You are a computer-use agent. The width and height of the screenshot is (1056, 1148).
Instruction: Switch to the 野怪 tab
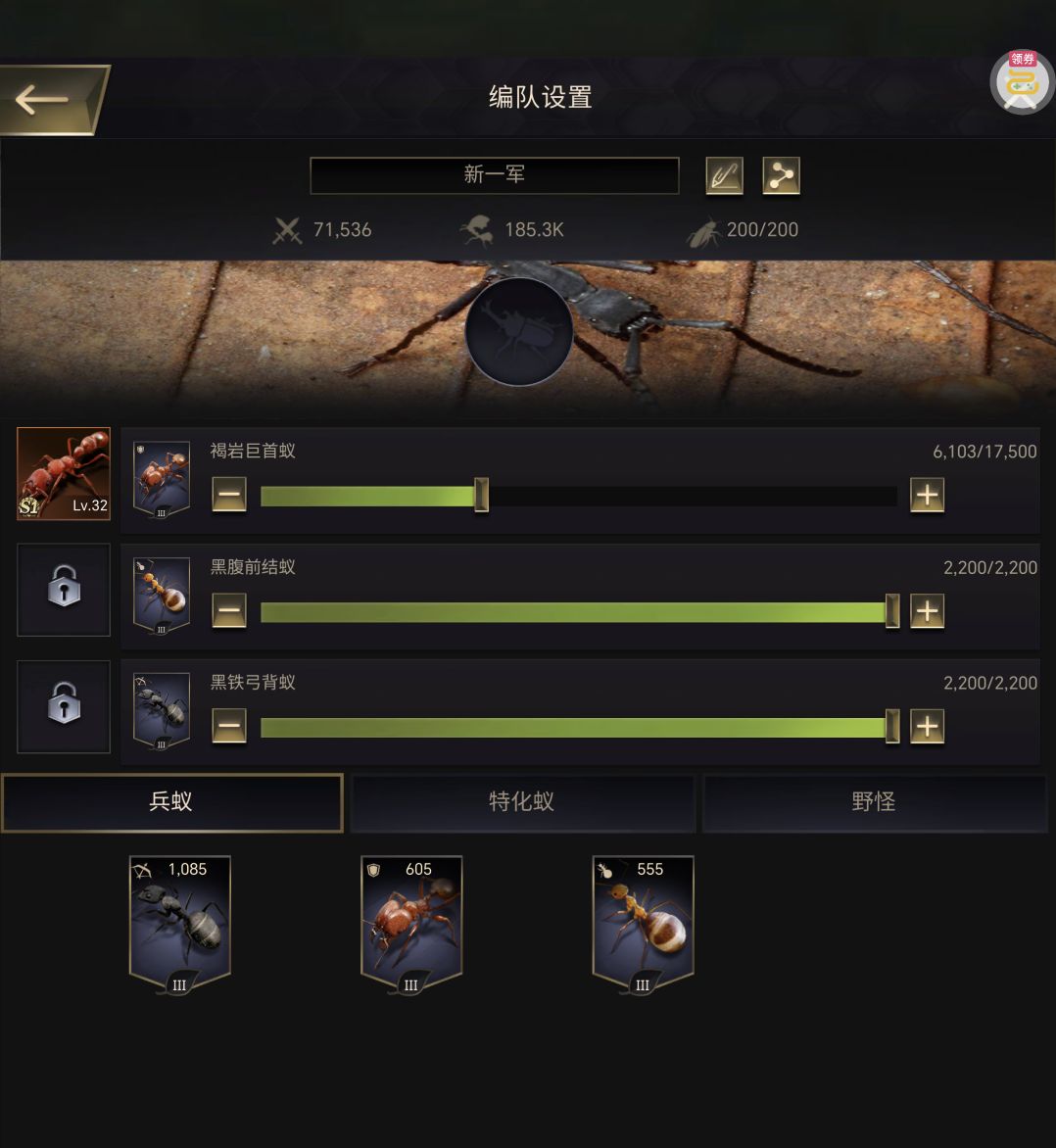click(x=874, y=802)
